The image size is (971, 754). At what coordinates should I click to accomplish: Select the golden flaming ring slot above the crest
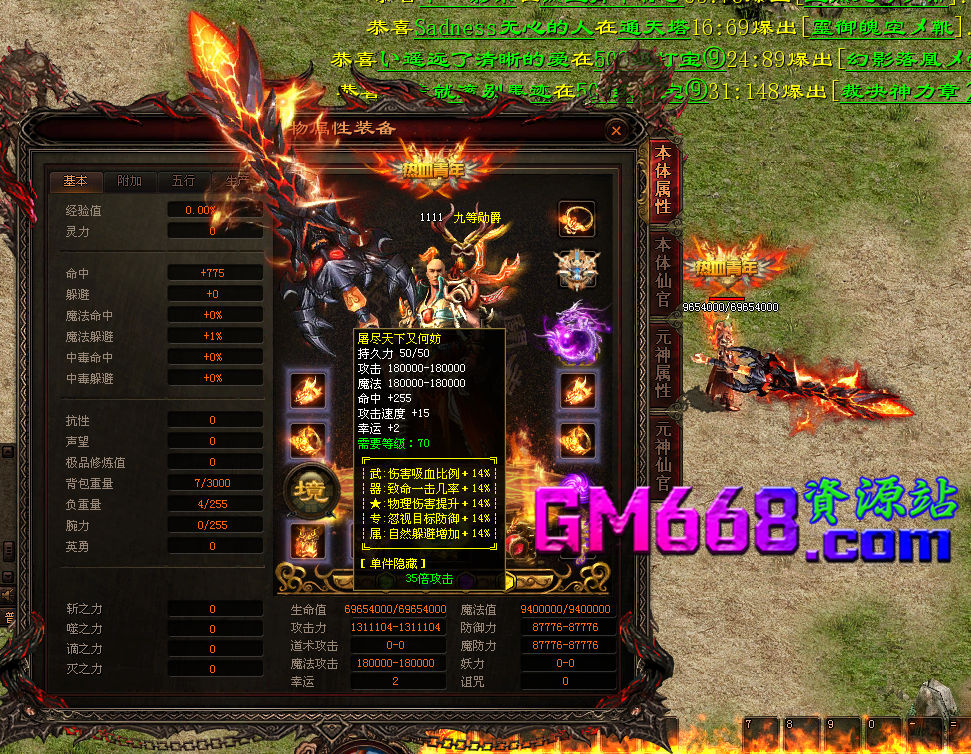(576, 218)
